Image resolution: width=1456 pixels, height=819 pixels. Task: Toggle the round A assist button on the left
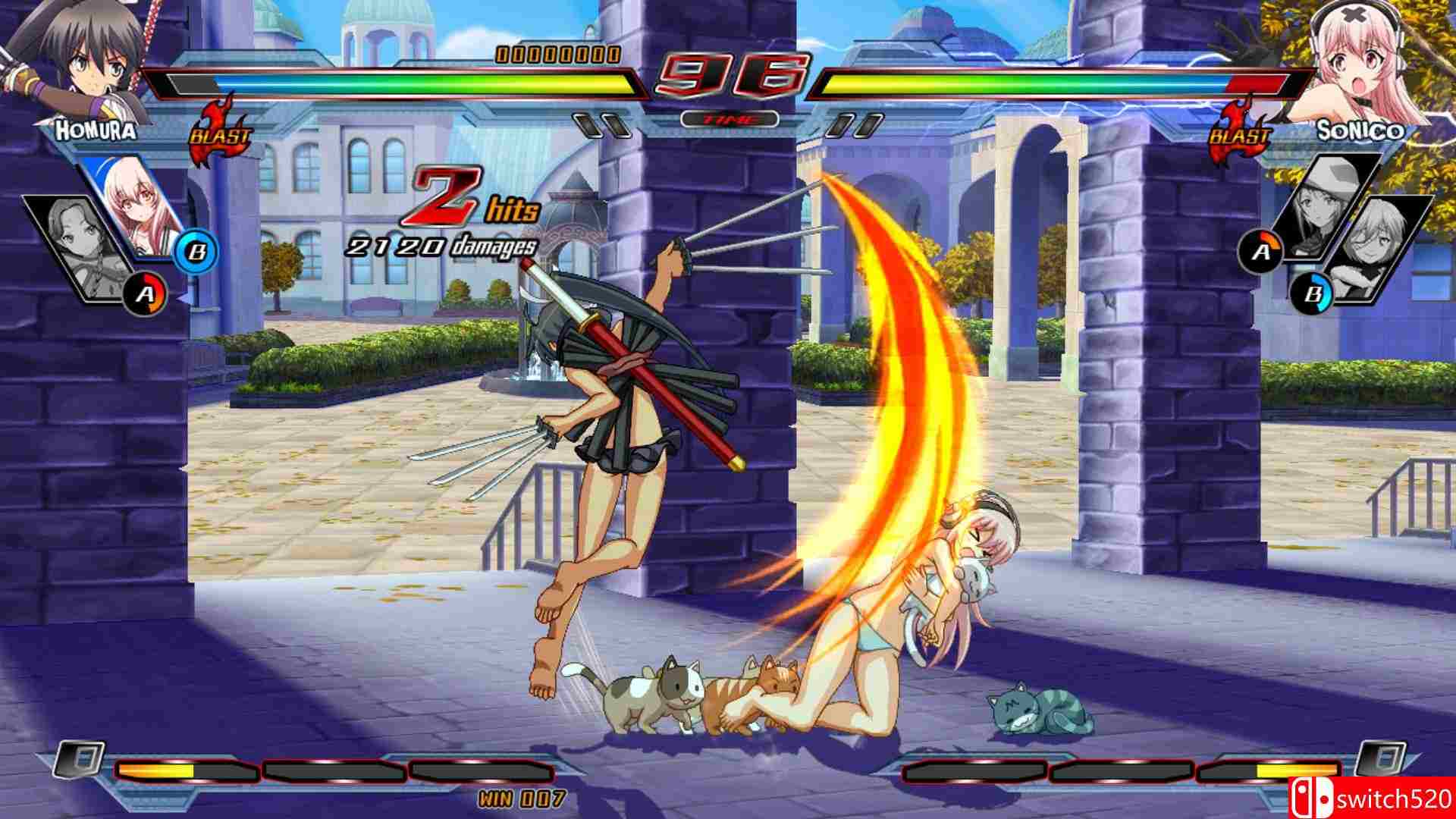point(146,294)
